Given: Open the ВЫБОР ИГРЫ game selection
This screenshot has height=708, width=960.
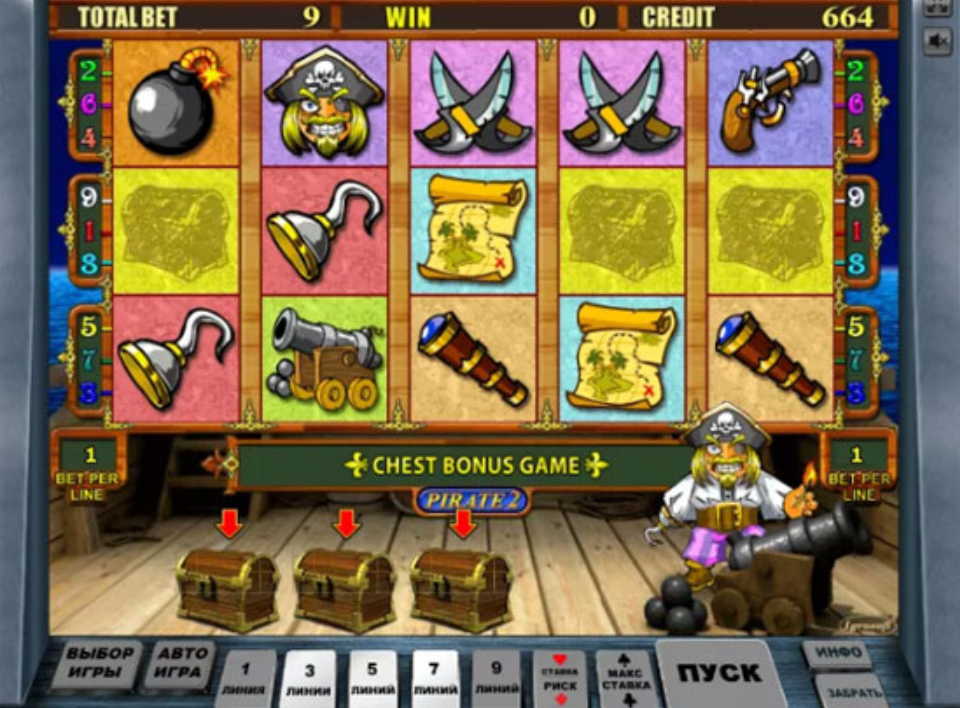Looking at the screenshot, I should (x=101, y=665).
